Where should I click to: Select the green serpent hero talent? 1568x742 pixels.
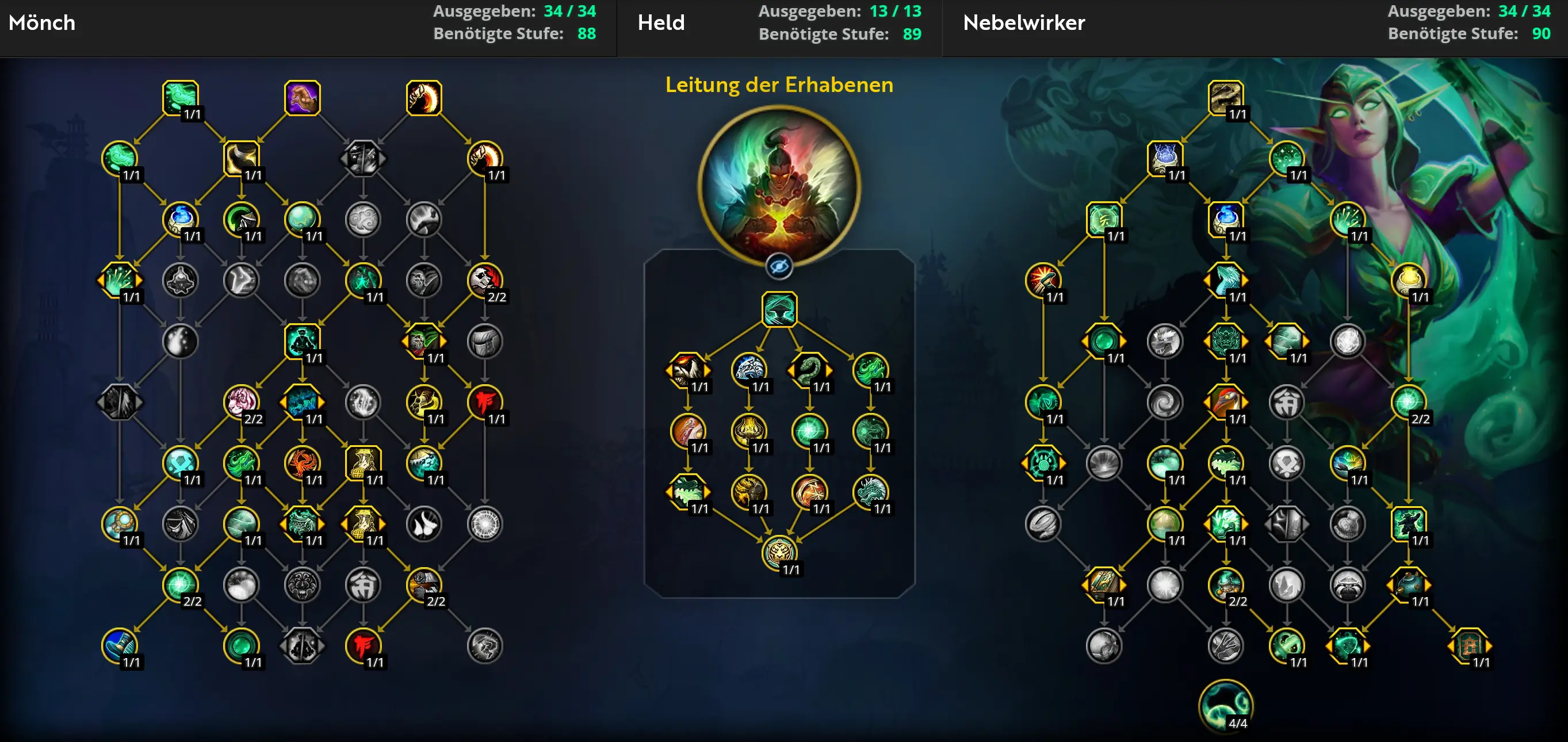pos(809,369)
